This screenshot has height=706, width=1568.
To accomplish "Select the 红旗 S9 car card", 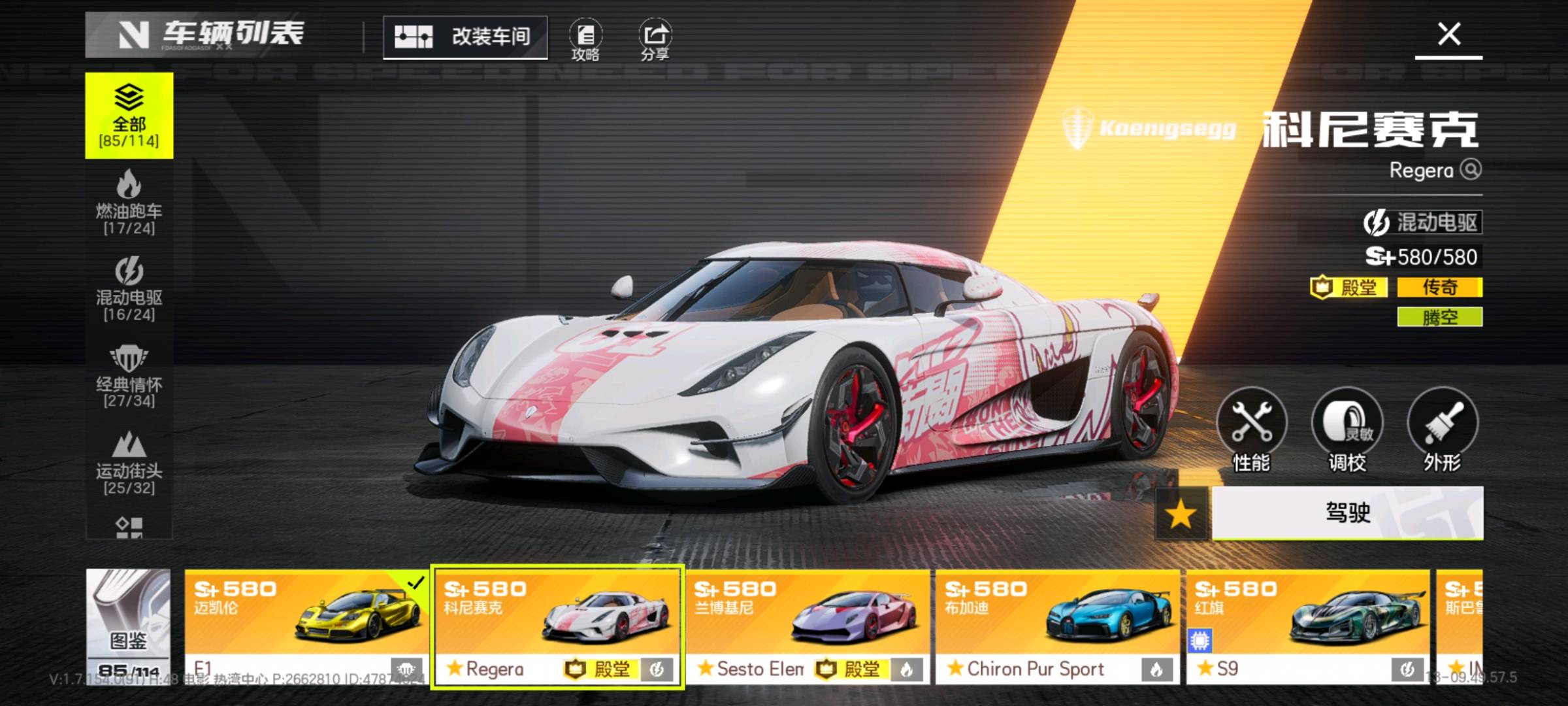I will [1308, 626].
